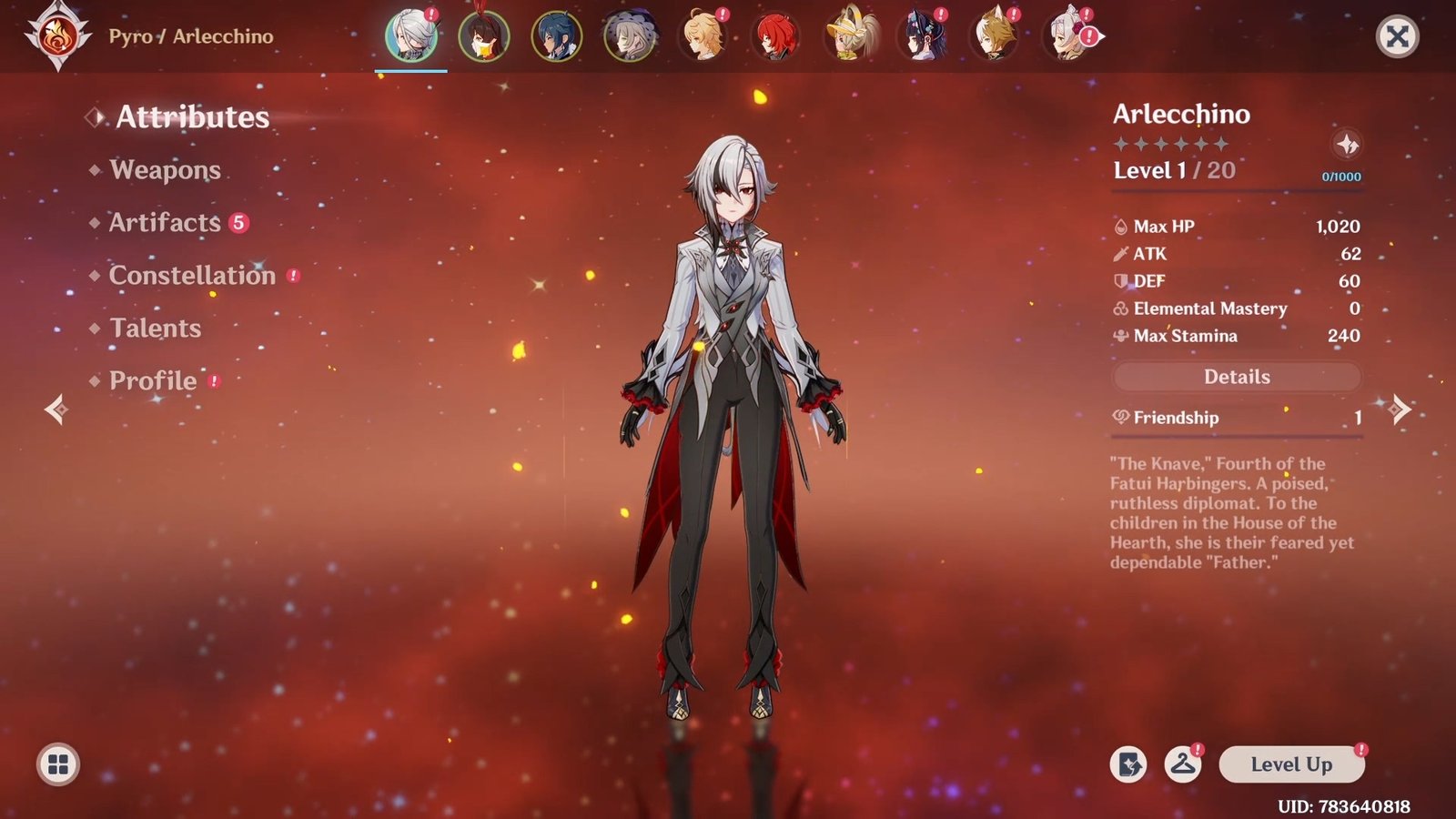Show the attribute Details panel
The height and width of the screenshot is (819, 1456).
[x=1237, y=377]
